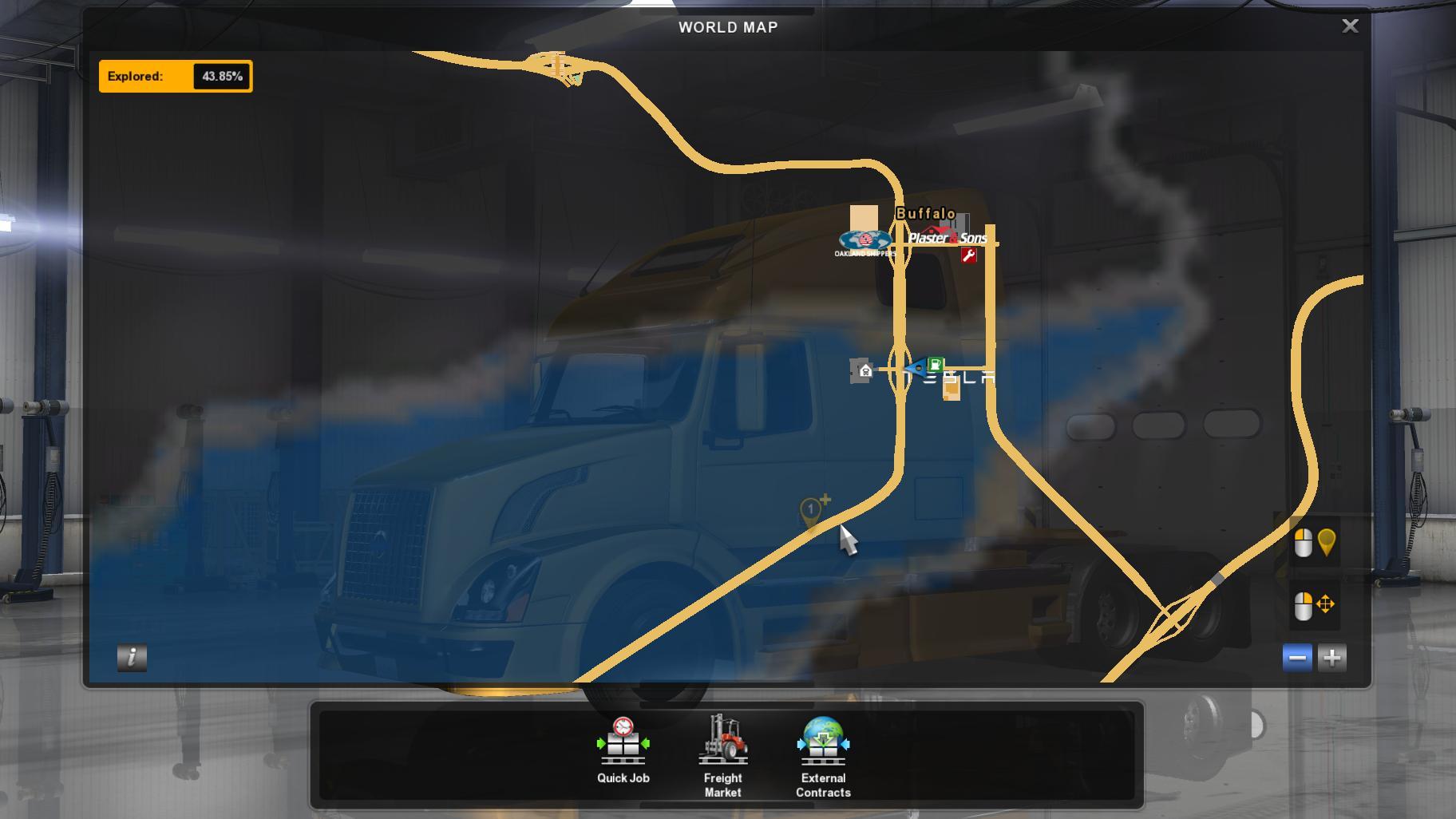The height and width of the screenshot is (819, 1456).
Task: Zoom out the map with minus button
Action: [x=1297, y=658]
